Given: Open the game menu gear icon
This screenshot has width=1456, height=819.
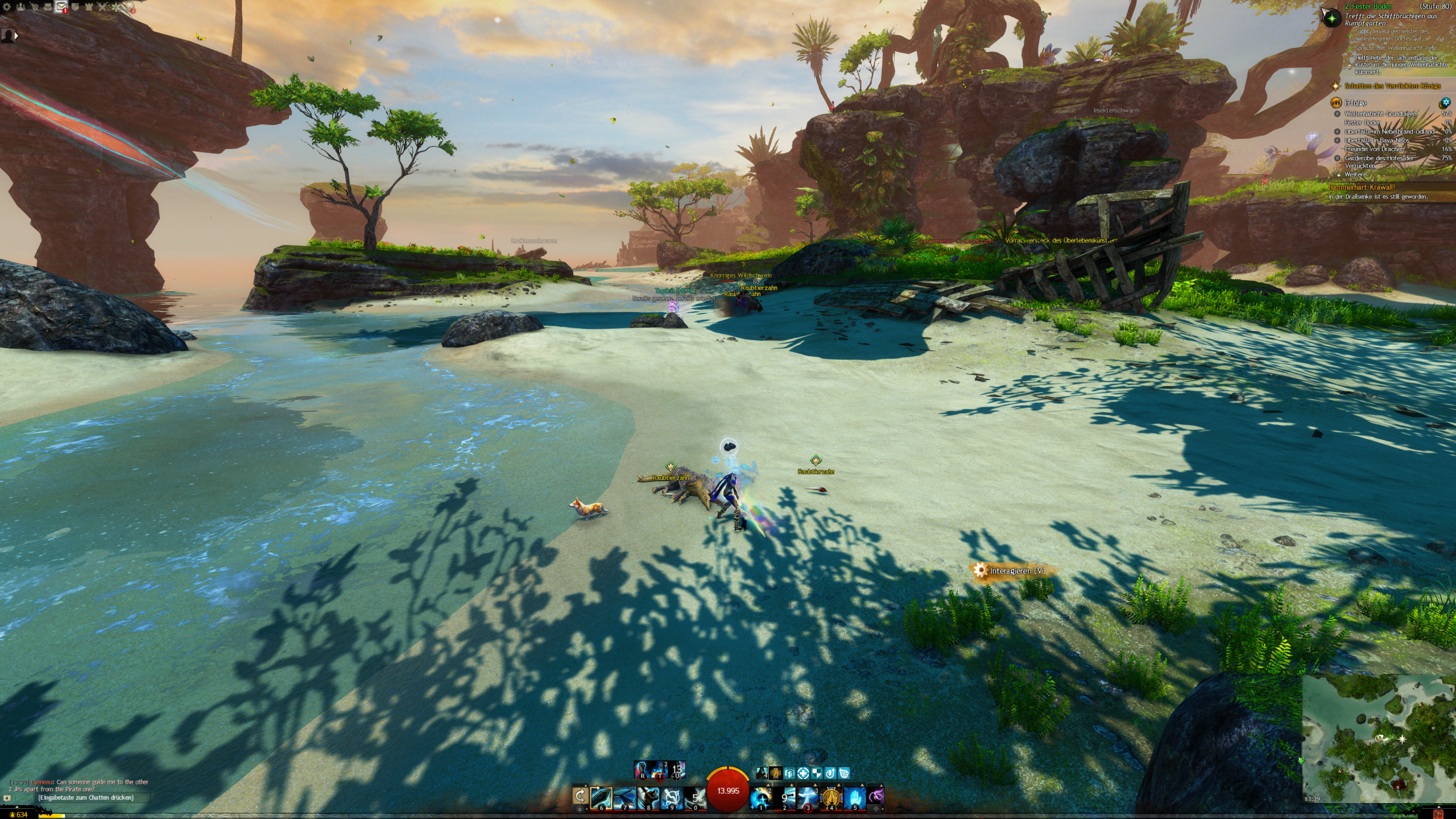Looking at the screenshot, I should click(x=7, y=7).
